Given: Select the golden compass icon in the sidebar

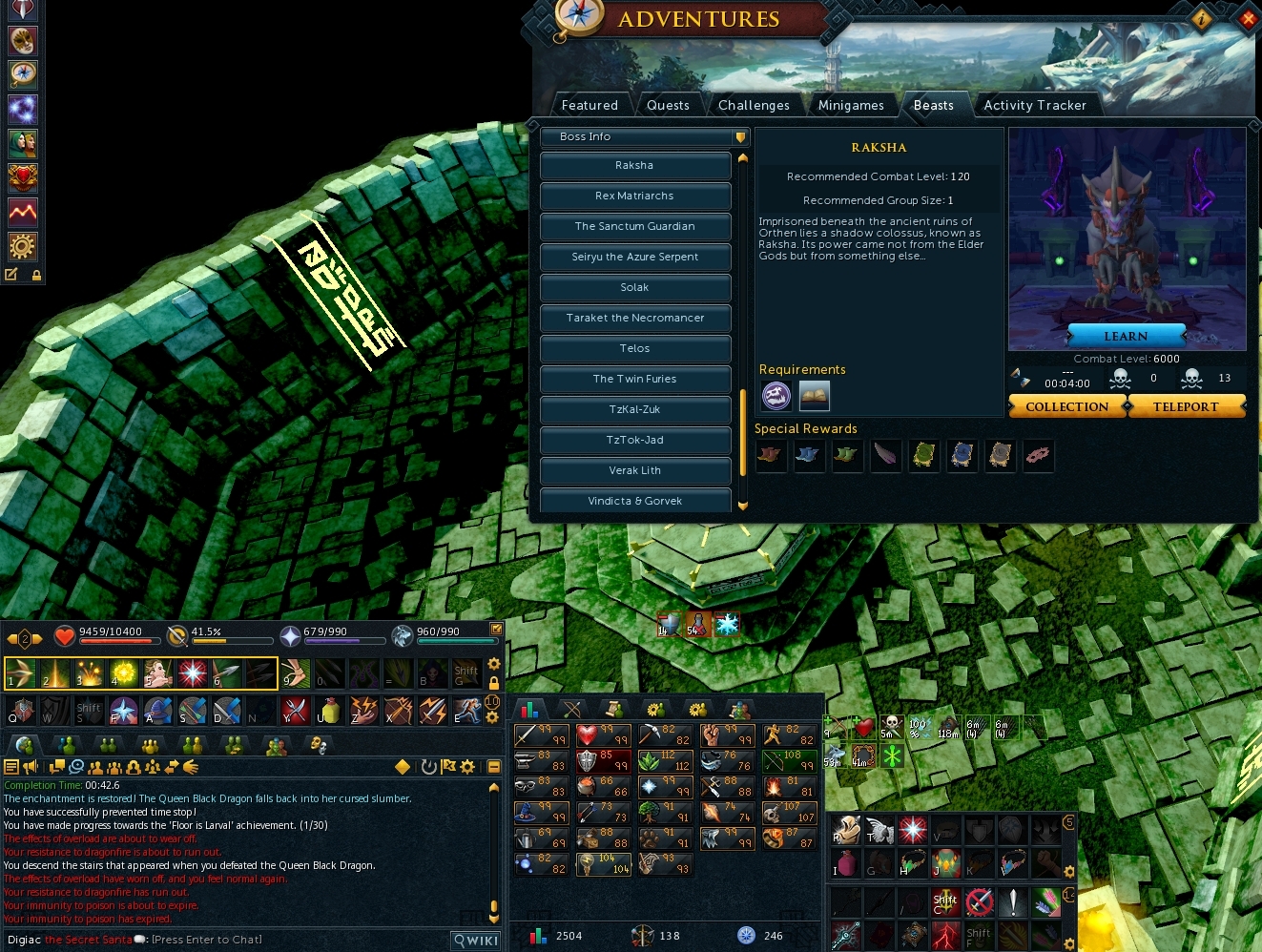Looking at the screenshot, I should coord(23,73).
